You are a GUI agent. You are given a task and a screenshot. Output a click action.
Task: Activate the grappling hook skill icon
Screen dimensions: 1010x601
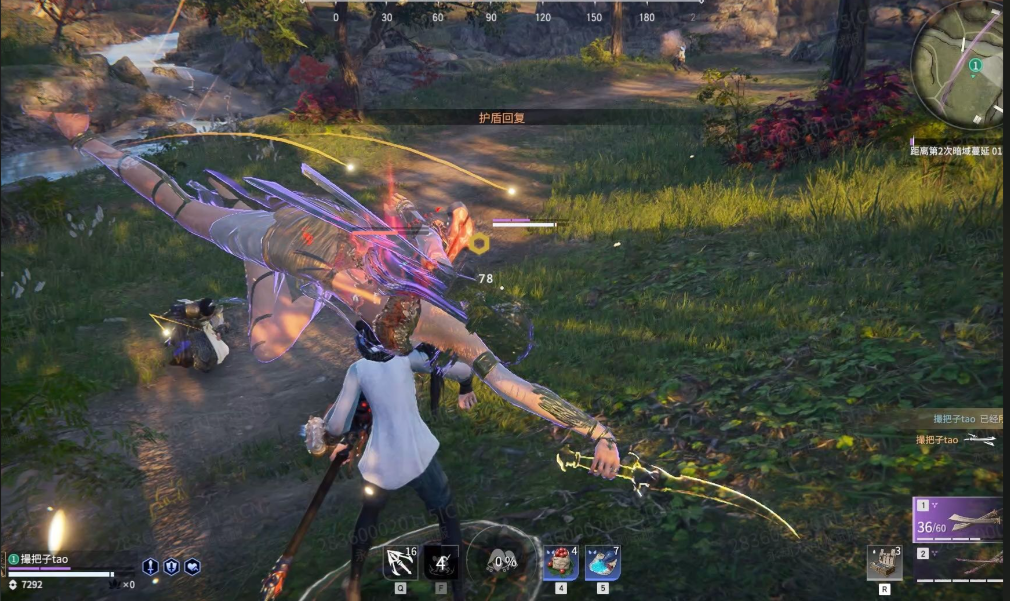[x=400, y=563]
